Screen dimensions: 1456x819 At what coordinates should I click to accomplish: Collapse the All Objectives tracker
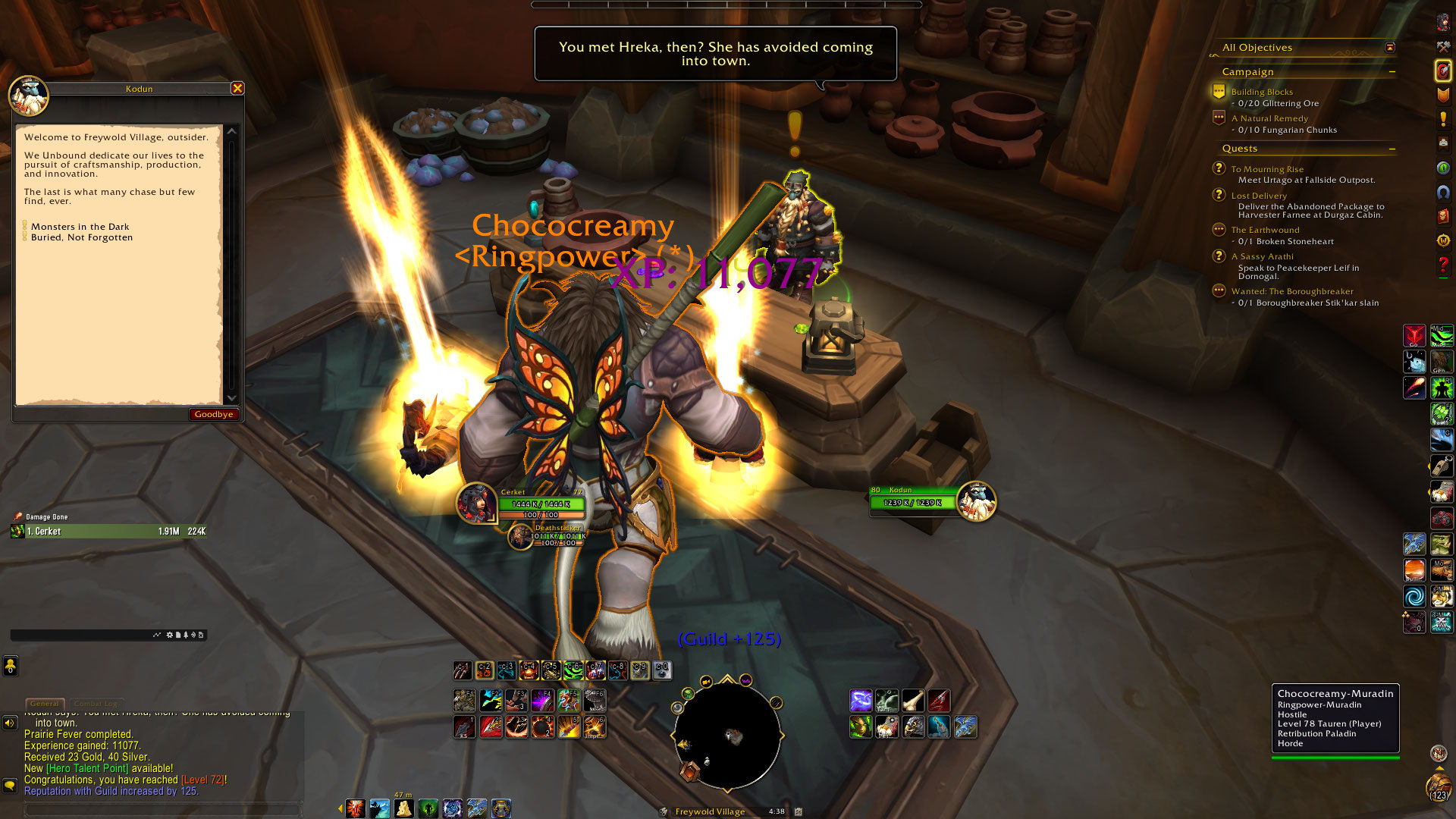(1390, 47)
